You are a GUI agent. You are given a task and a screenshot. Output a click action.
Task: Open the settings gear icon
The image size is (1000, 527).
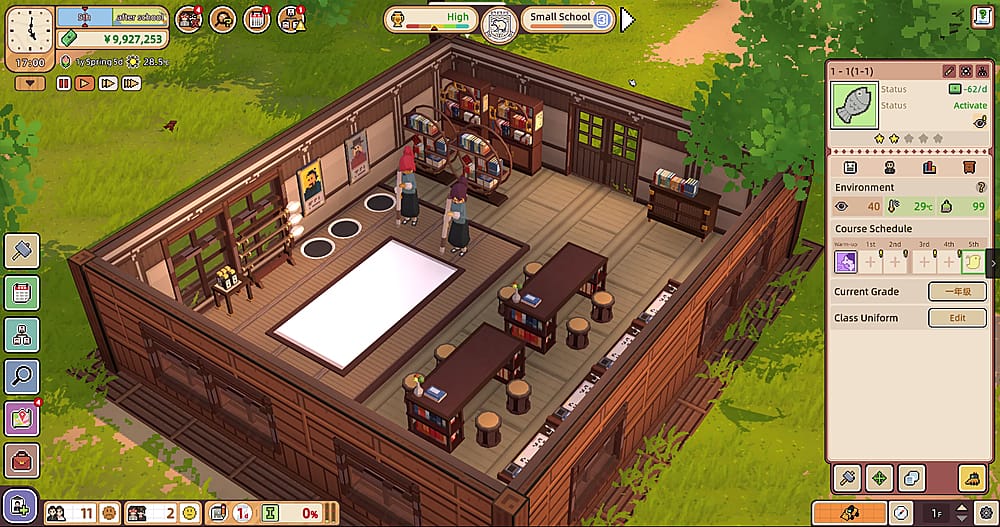985,512
